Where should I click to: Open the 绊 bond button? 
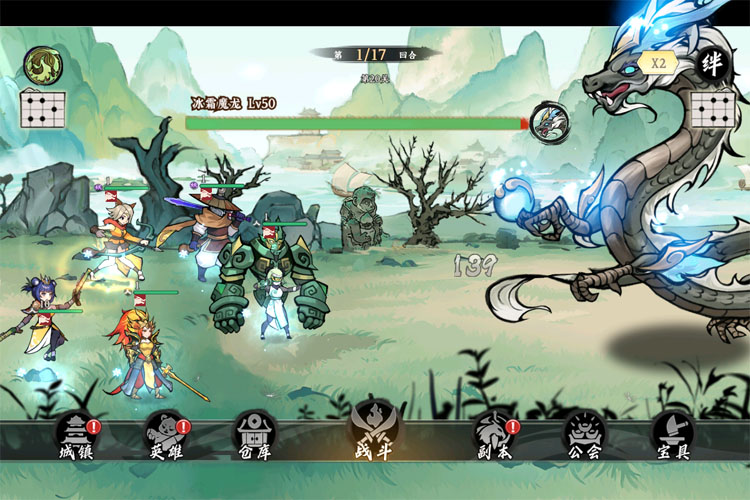coord(714,64)
